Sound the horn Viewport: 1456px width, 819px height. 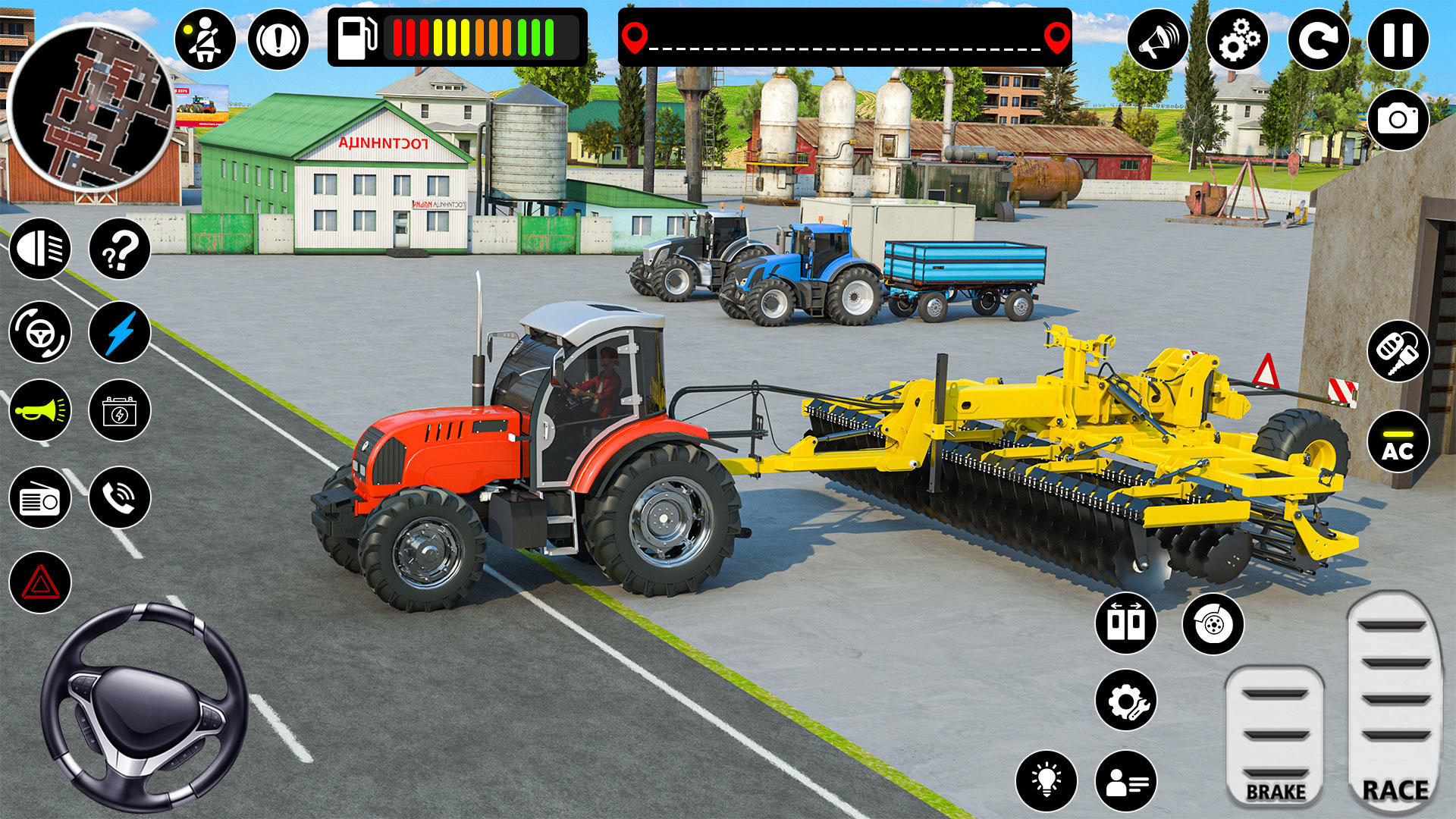click(x=40, y=412)
